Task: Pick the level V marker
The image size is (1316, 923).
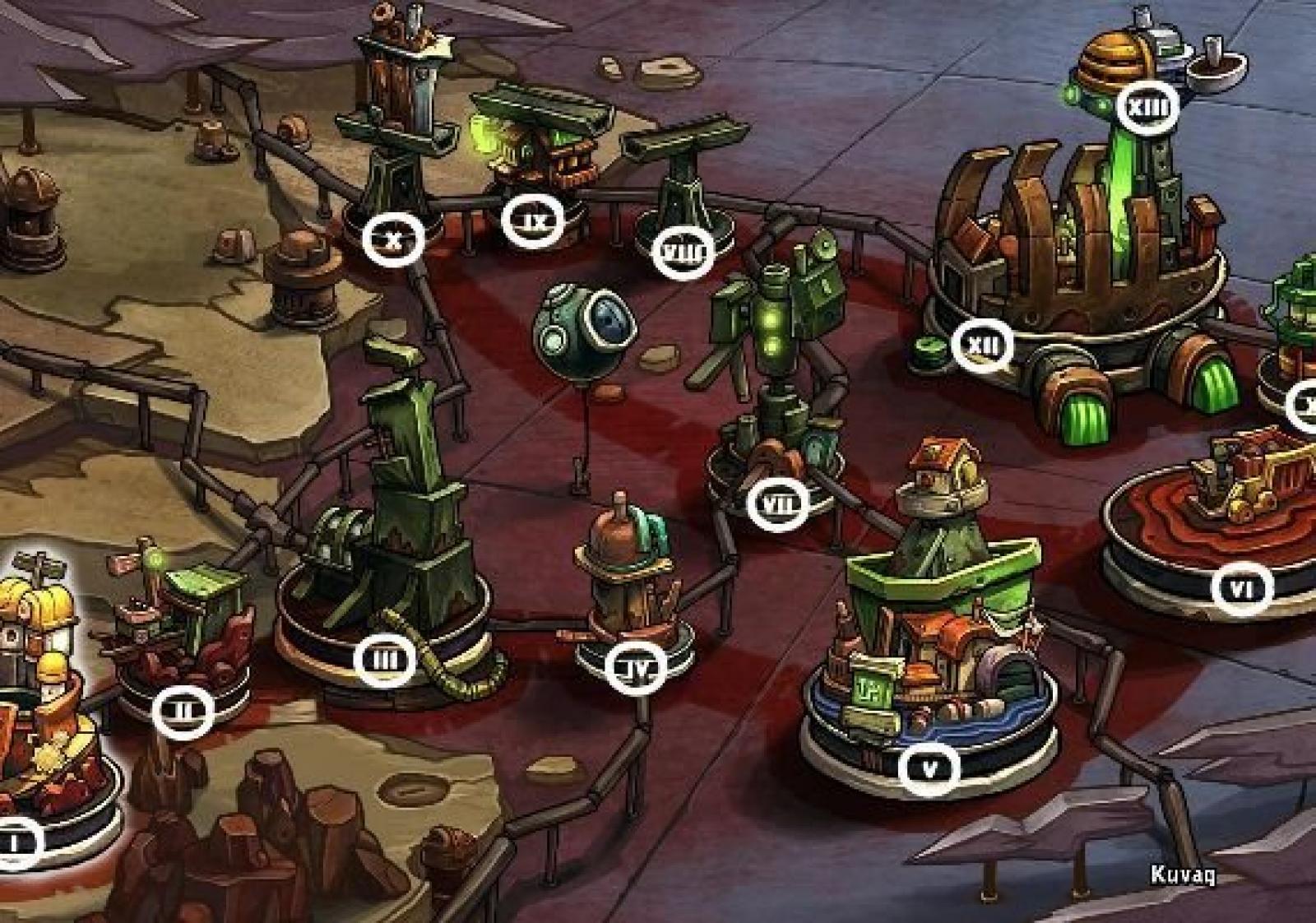Action: pyautogui.click(x=929, y=770)
